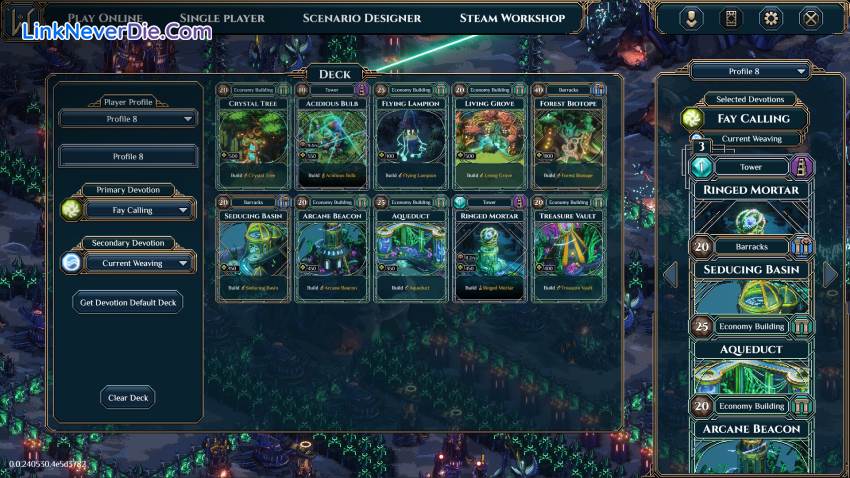
Task: Close the menu with the X icon
Action: point(811,18)
